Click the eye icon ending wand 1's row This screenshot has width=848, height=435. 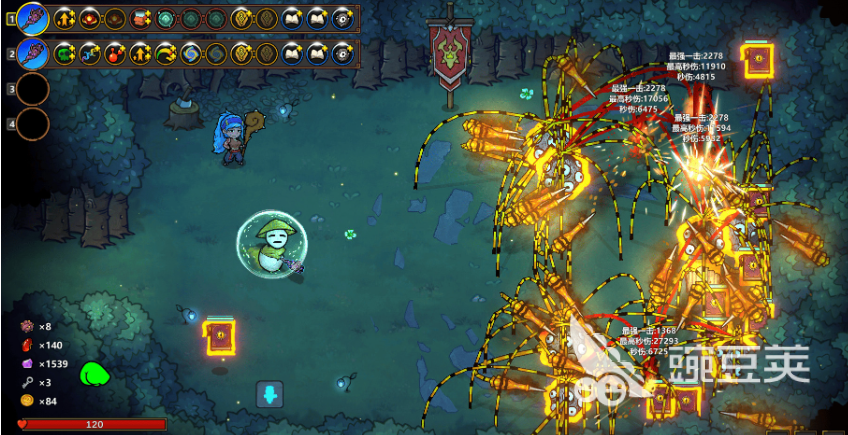[x=342, y=17]
